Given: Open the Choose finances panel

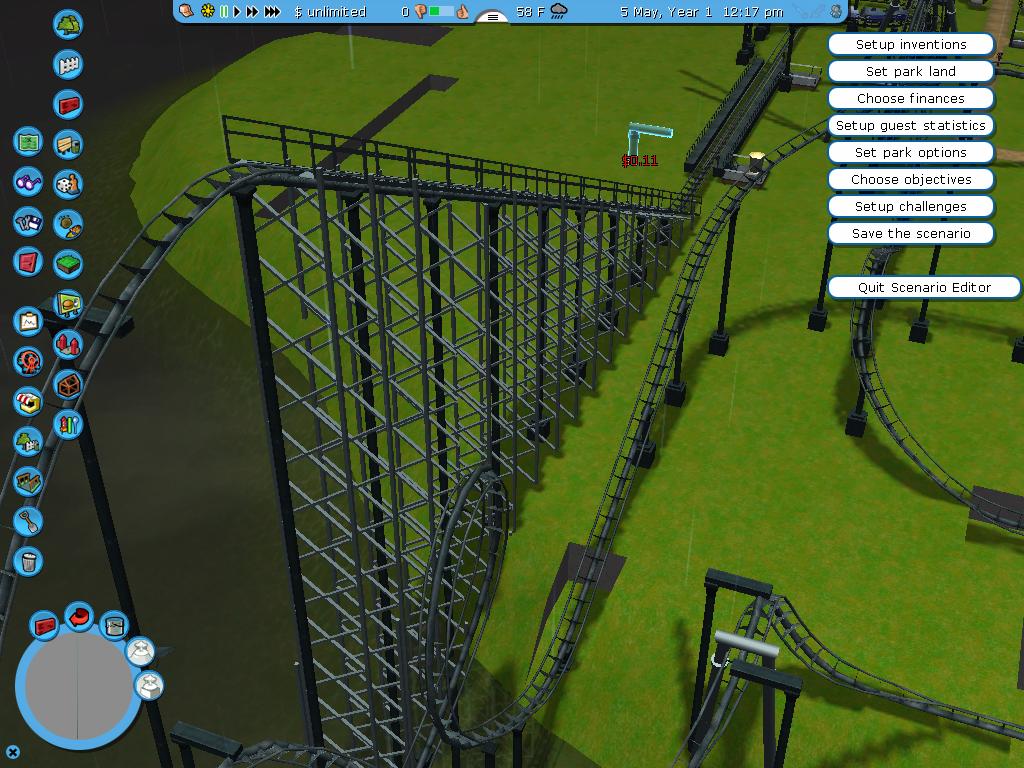Looking at the screenshot, I should pos(910,99).
